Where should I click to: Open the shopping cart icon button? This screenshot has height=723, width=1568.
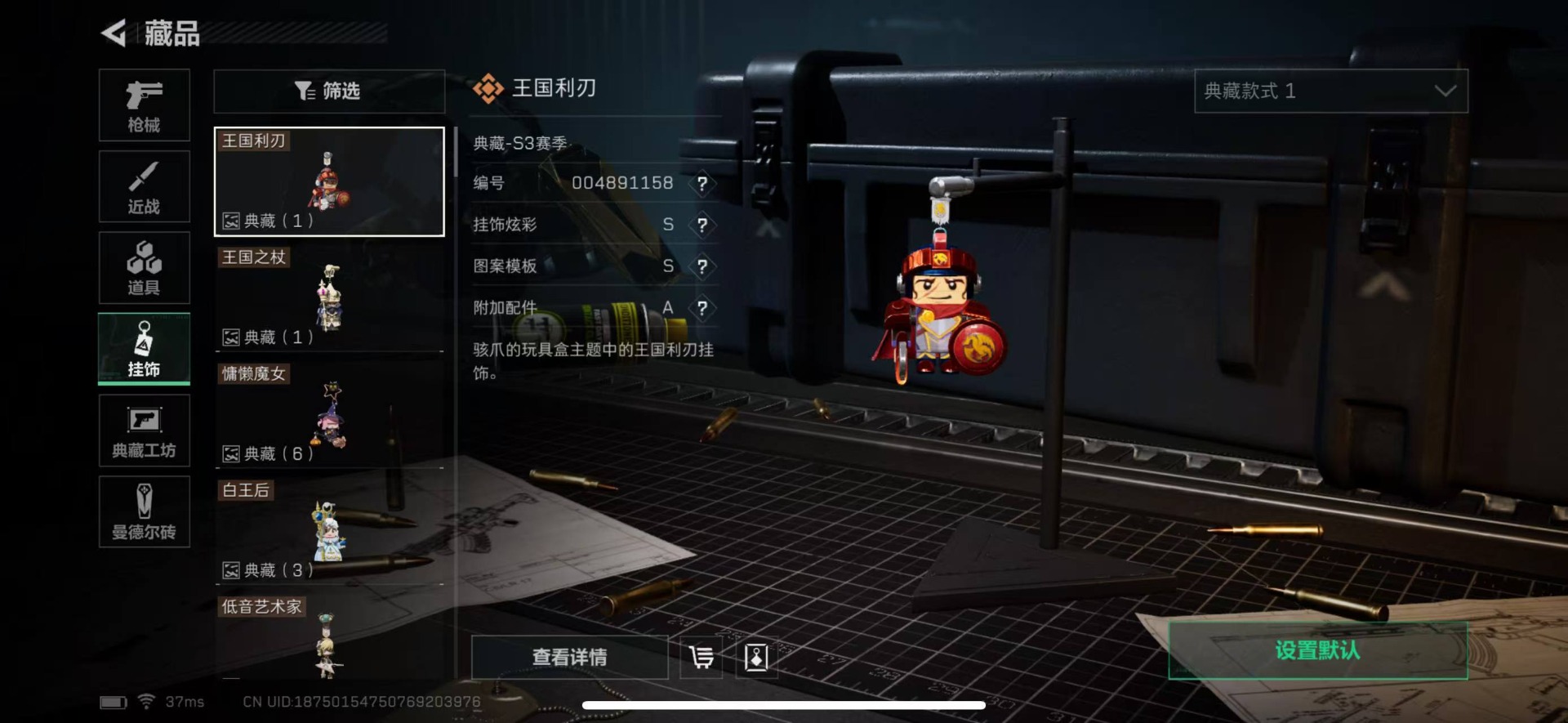pos(702,657)
